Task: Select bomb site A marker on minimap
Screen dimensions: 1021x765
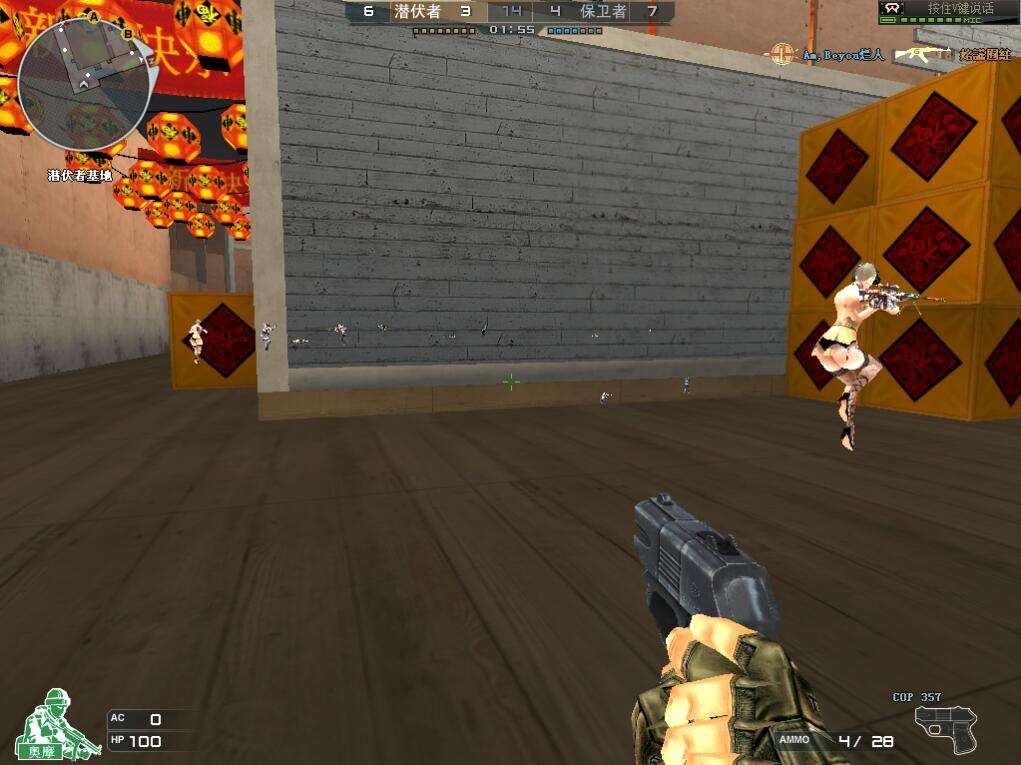Action: 93,18
